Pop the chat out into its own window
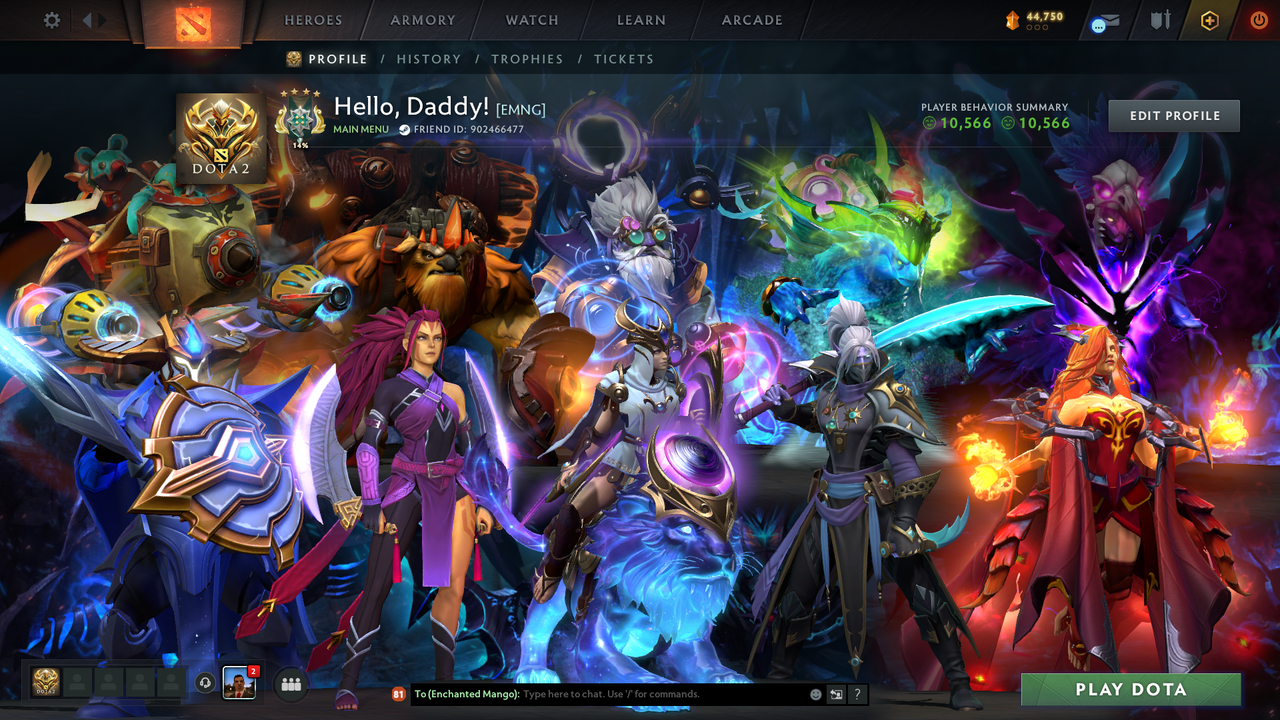 [x=836, y=694]
